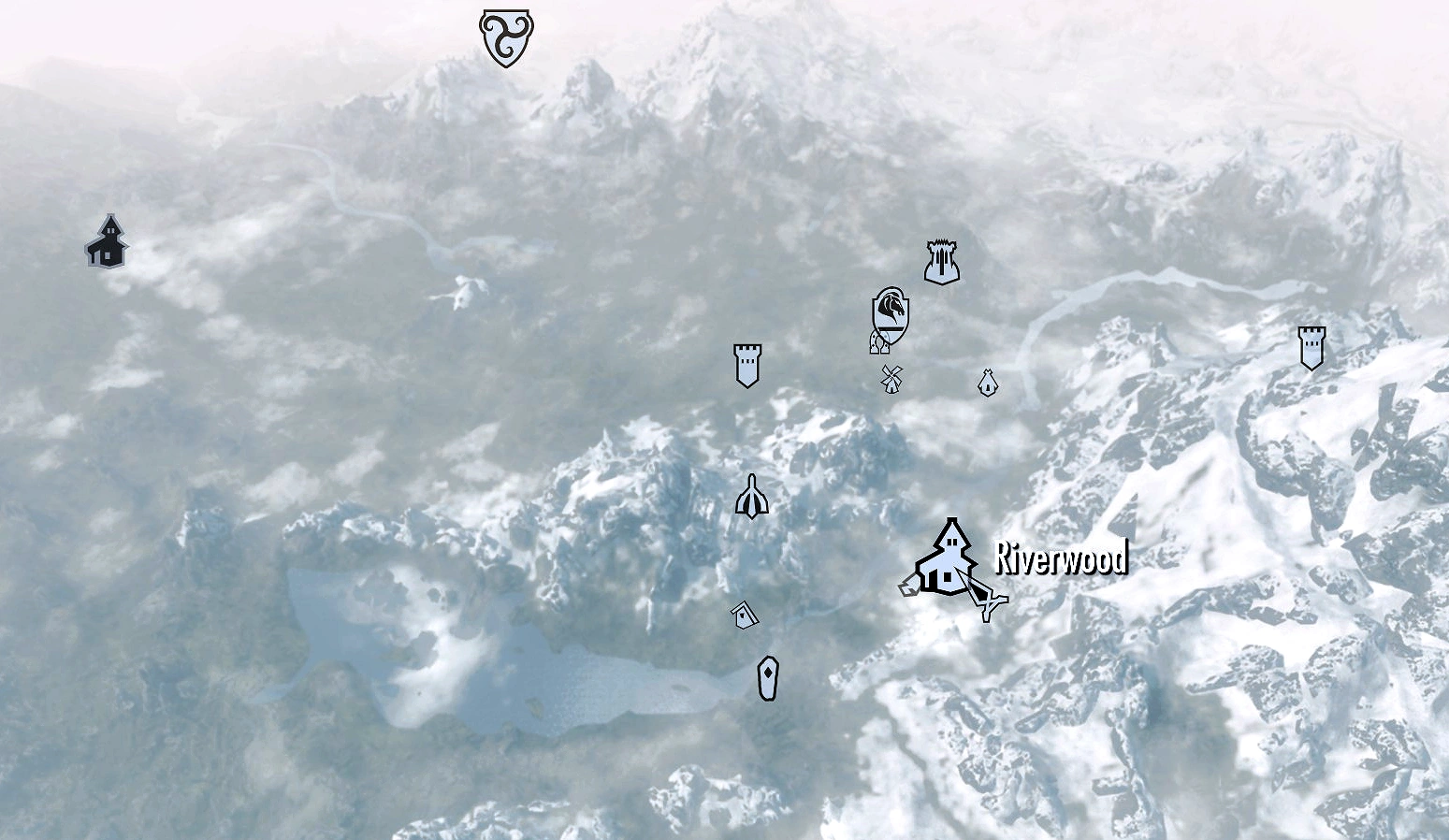The height and width of the screenshot is (840, 1449).
Task: Open the Riverwood location label
Action: tap(1060, 559)
